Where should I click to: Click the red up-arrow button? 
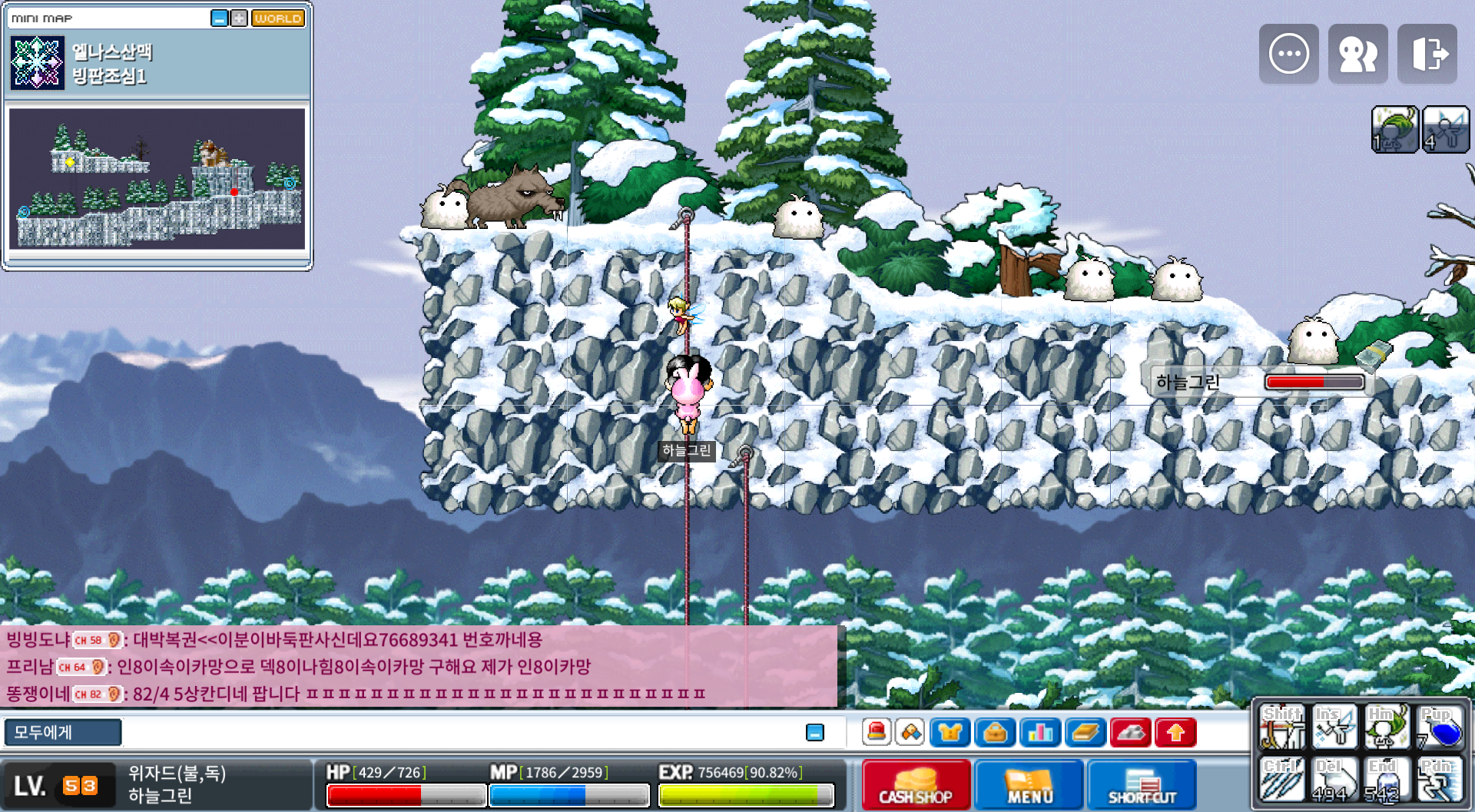pyautogui.click(x=1175, y=732)
